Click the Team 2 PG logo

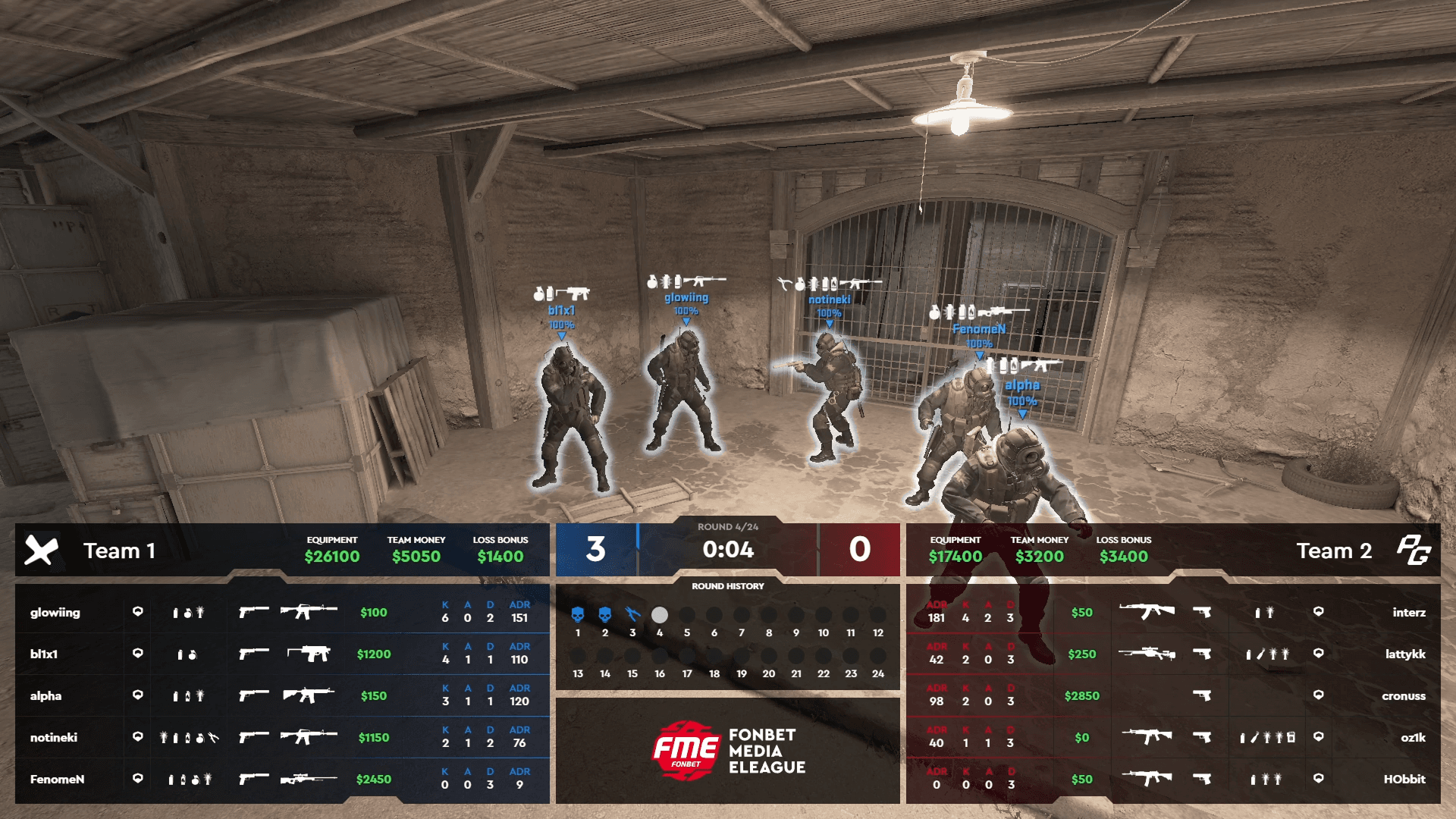click(x=1414, y=551)
